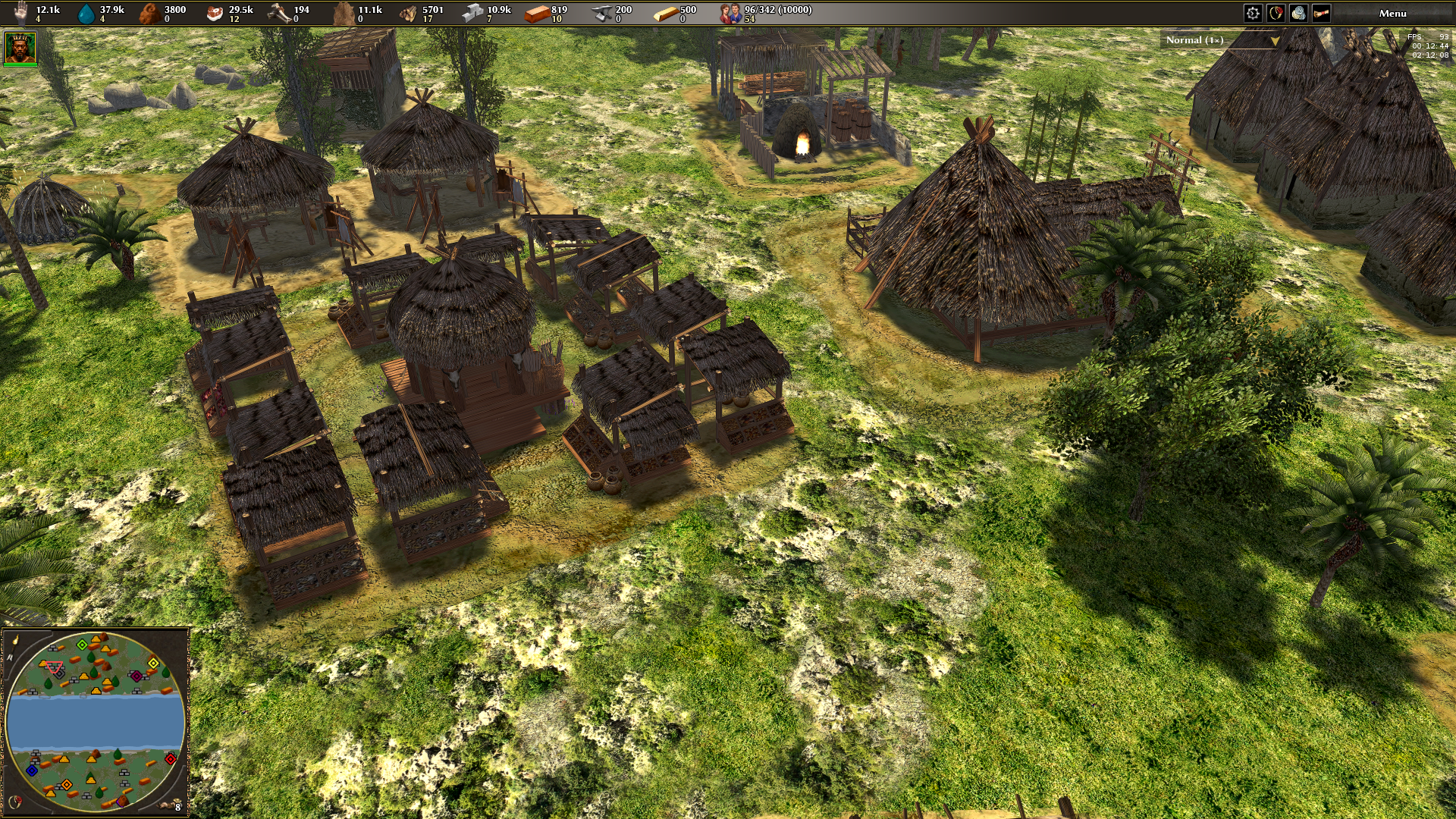The height and width of the screenshot is (819, 1456).
Task: Open the Menu button
Action: (x=1392, y=13)
